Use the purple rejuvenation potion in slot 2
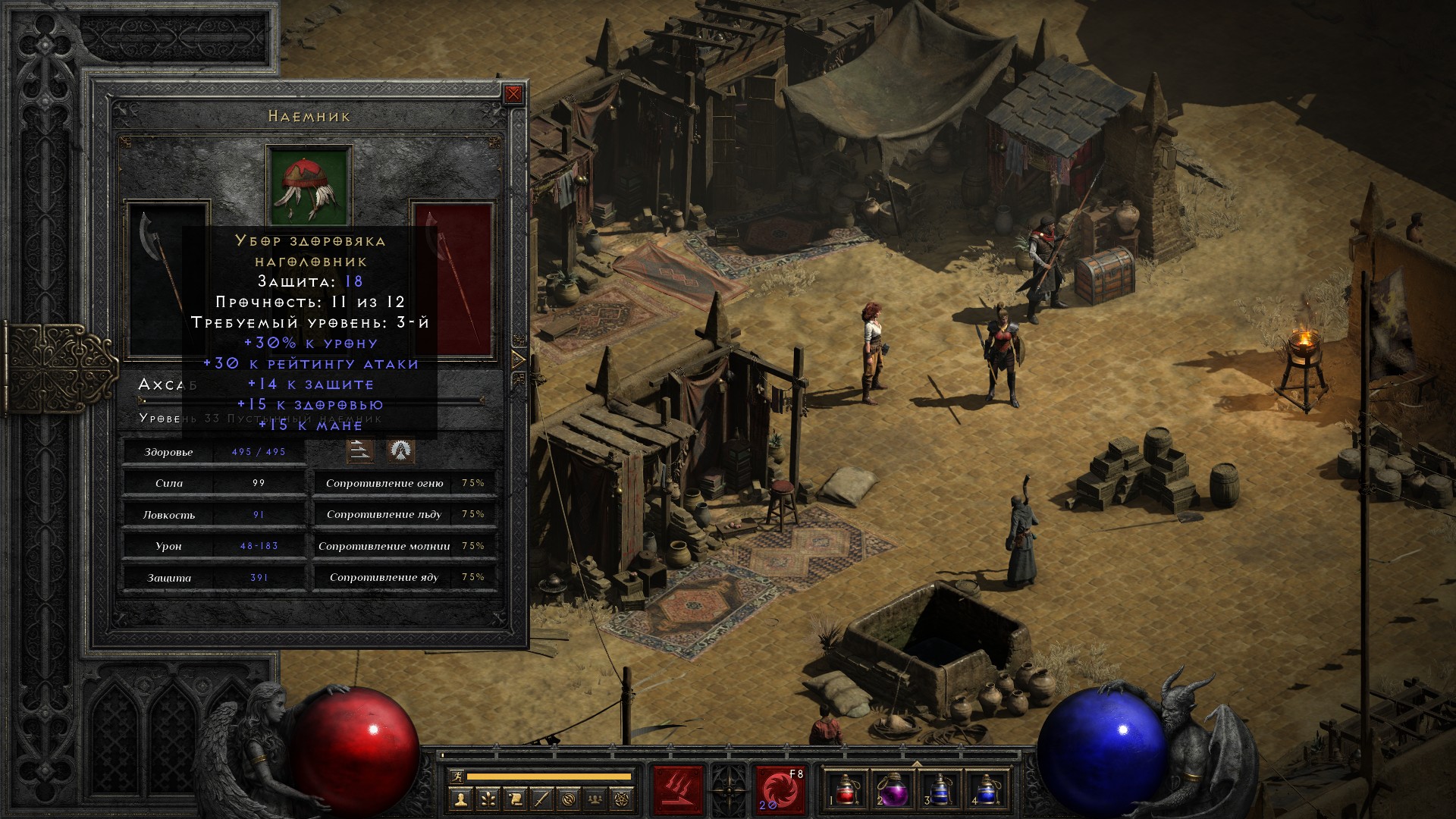Image resolution: width=1456 pixels, height=819 pixels. click(893, 790)
